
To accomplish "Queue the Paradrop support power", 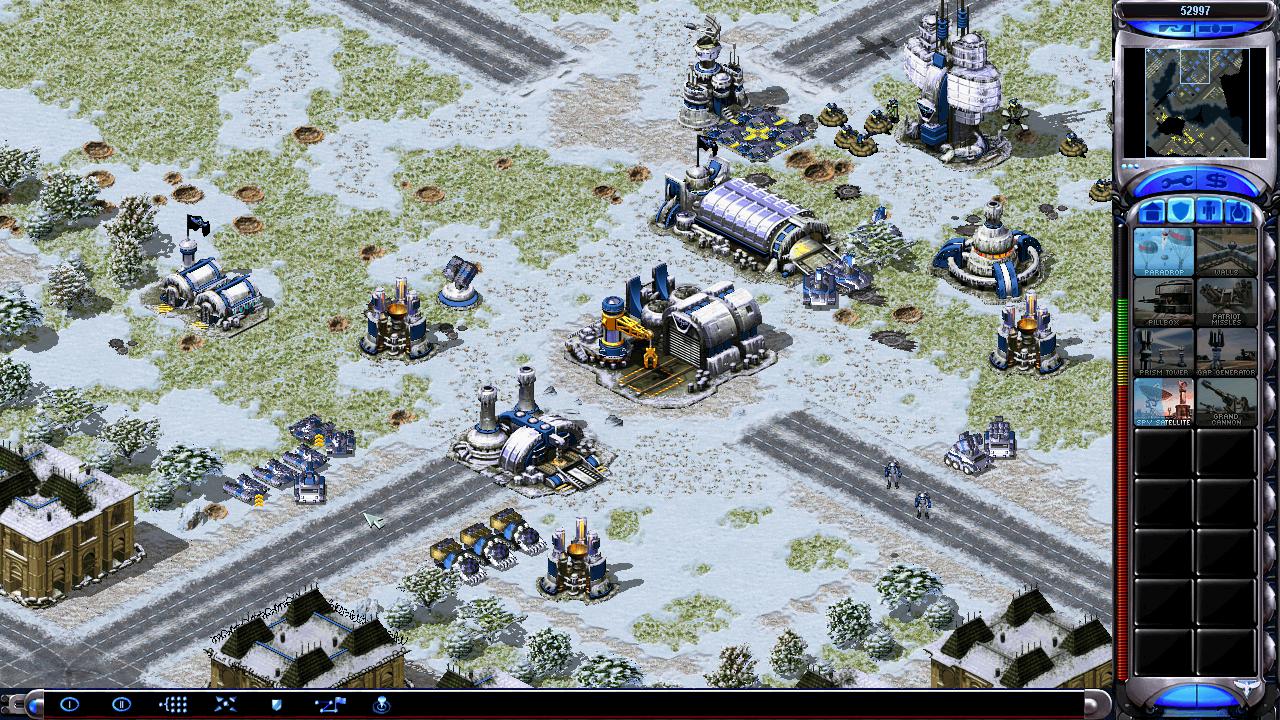I will [1163, 252].
